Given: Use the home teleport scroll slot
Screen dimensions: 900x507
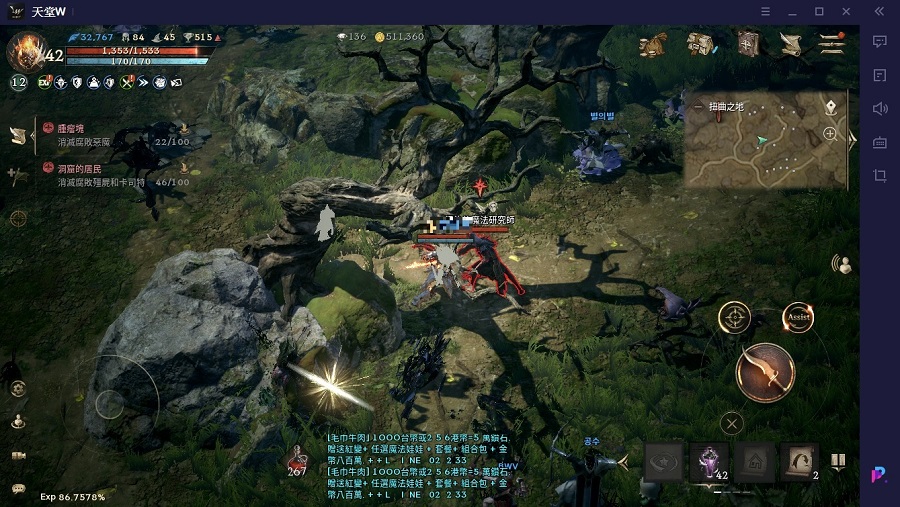Looking at the screenshot, I should 755,462.
